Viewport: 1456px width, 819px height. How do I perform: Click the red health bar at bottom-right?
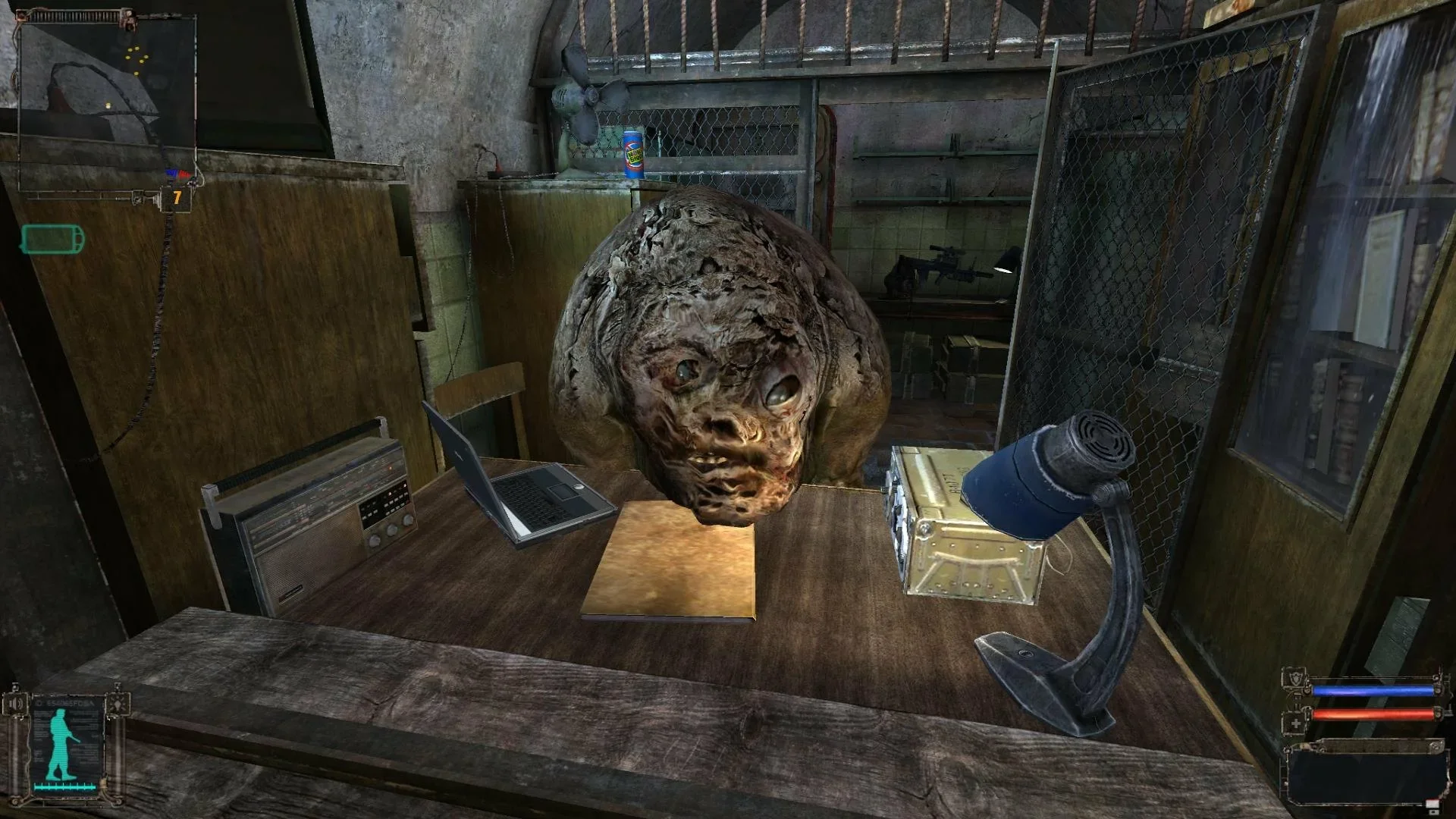pyautogui.click(x=1374, y=714)
